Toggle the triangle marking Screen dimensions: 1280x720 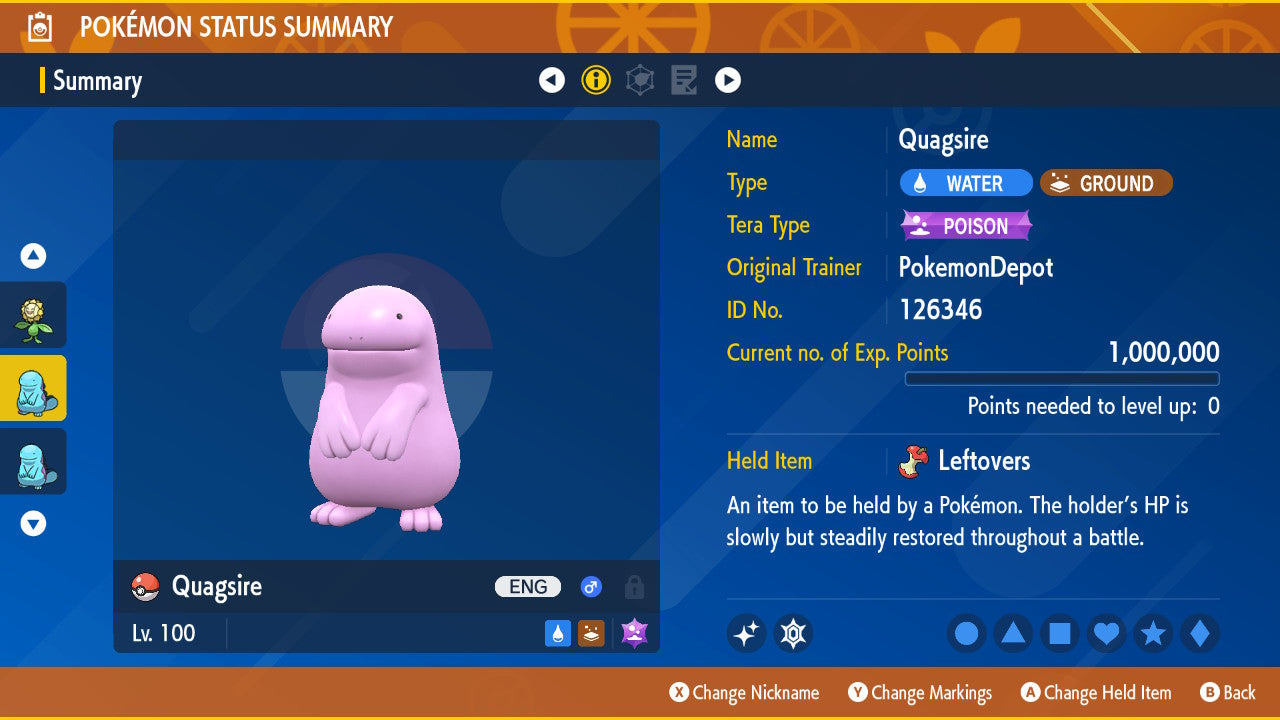pos(1013,634)
